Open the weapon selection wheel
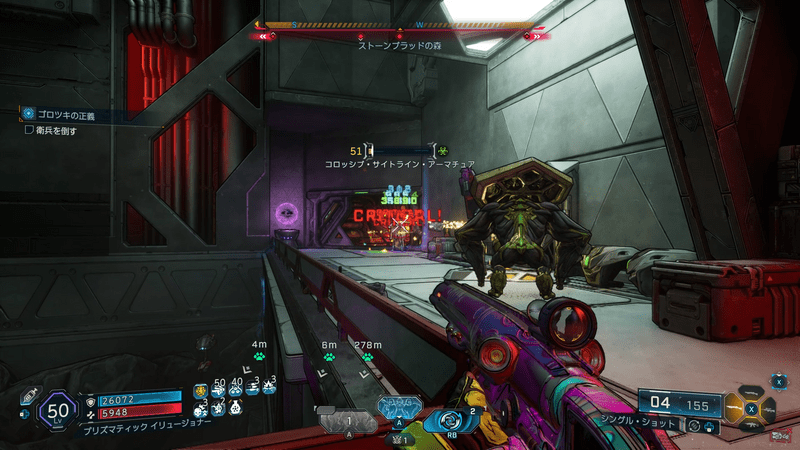 click(x=754, y=408)
